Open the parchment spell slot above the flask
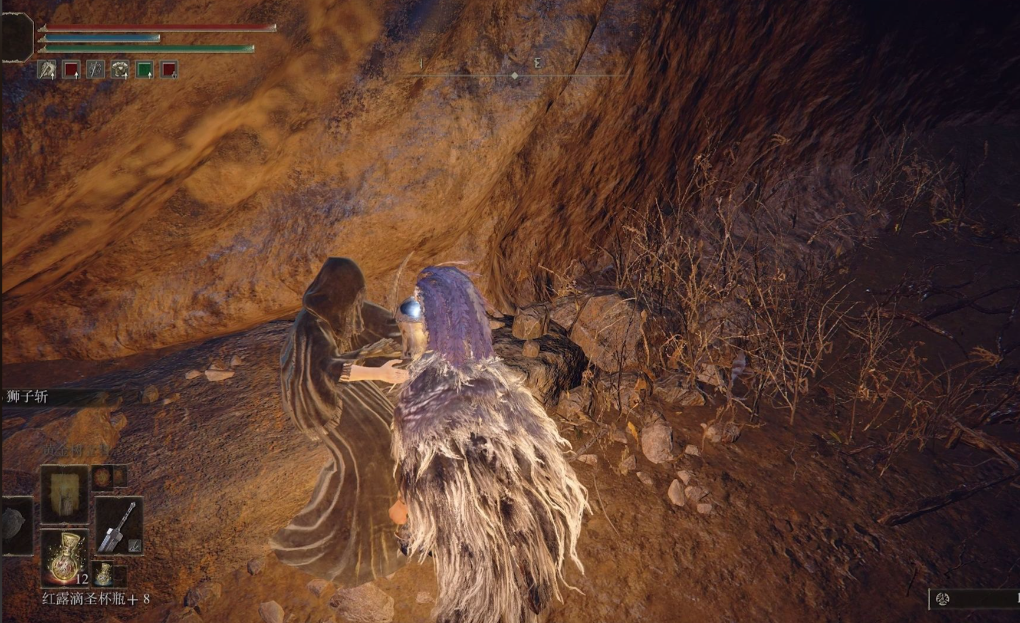 click(64, 493)
